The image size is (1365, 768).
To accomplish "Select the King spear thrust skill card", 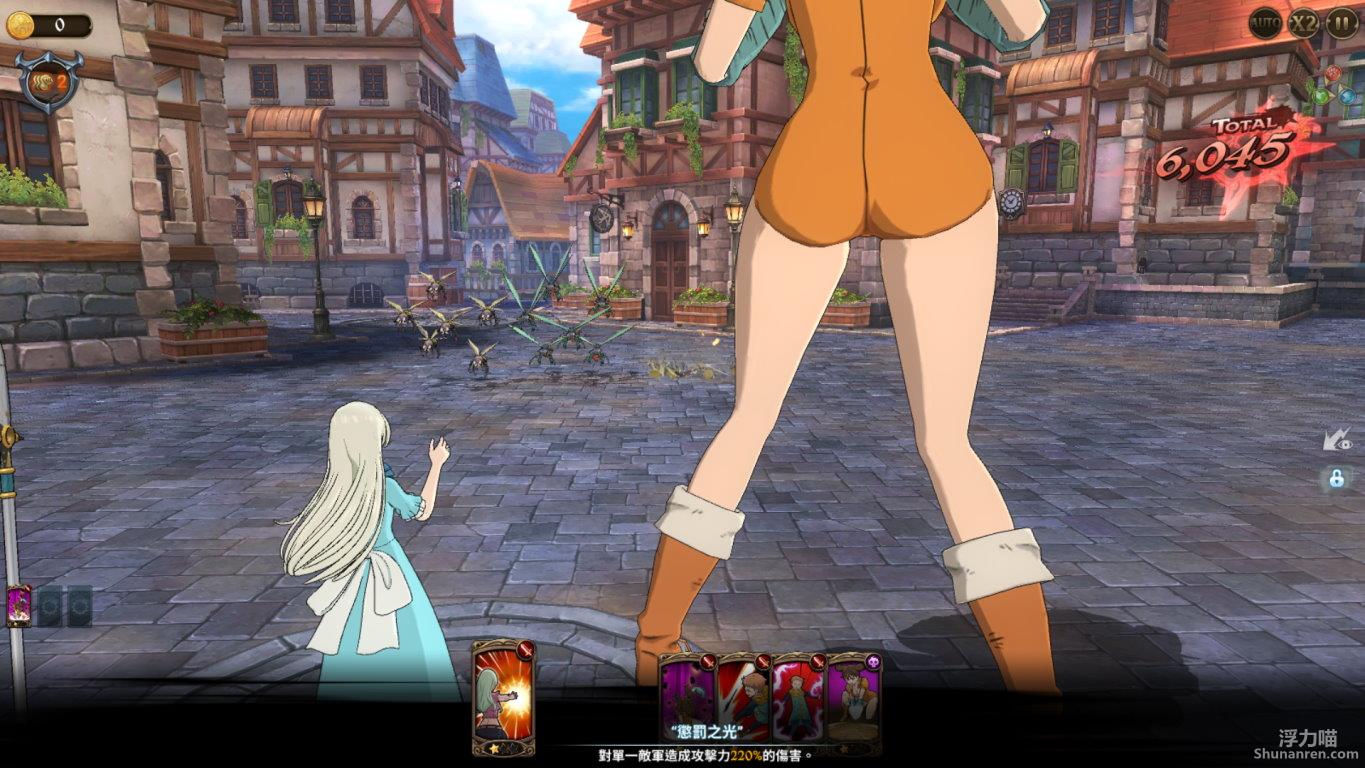I will coord(743,696).
